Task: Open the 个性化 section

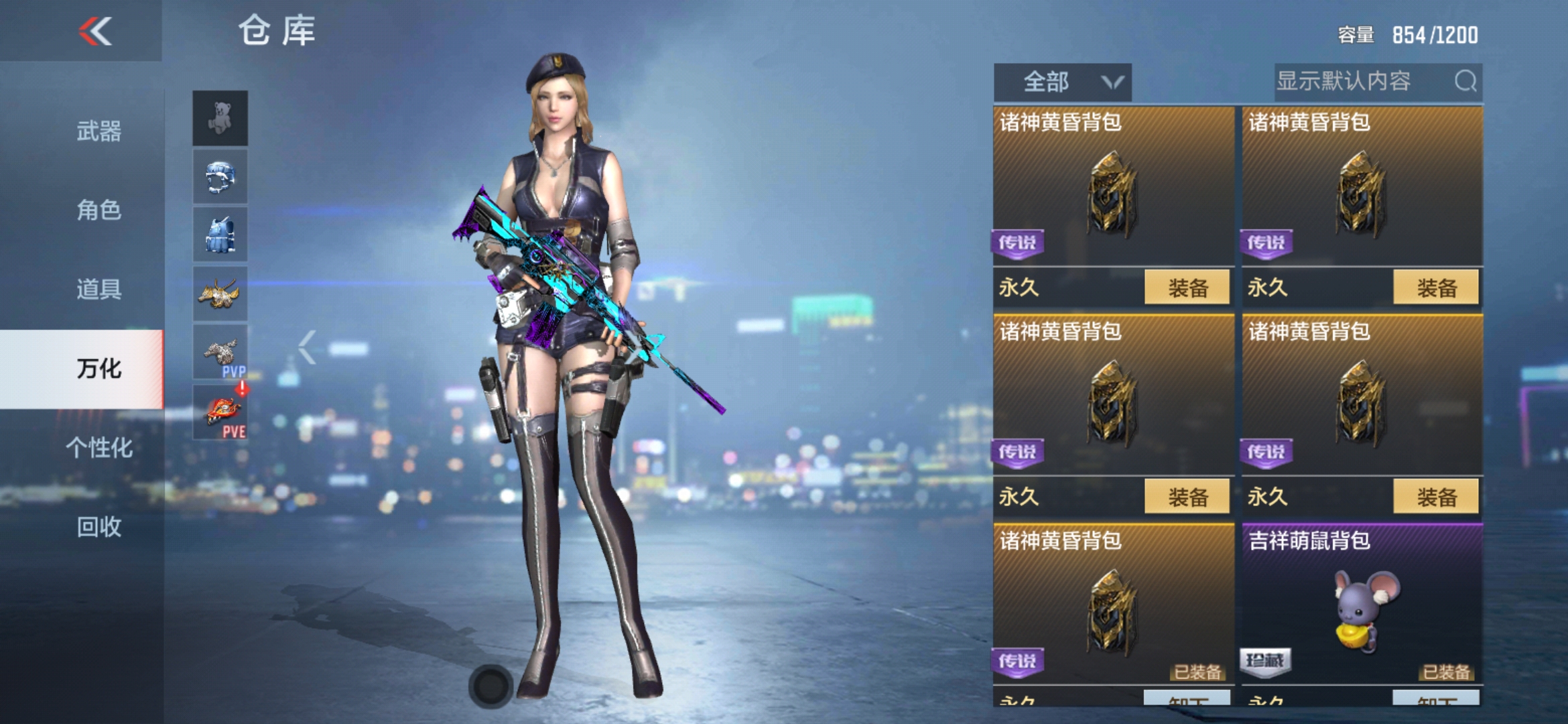Action: coord(99,447)
